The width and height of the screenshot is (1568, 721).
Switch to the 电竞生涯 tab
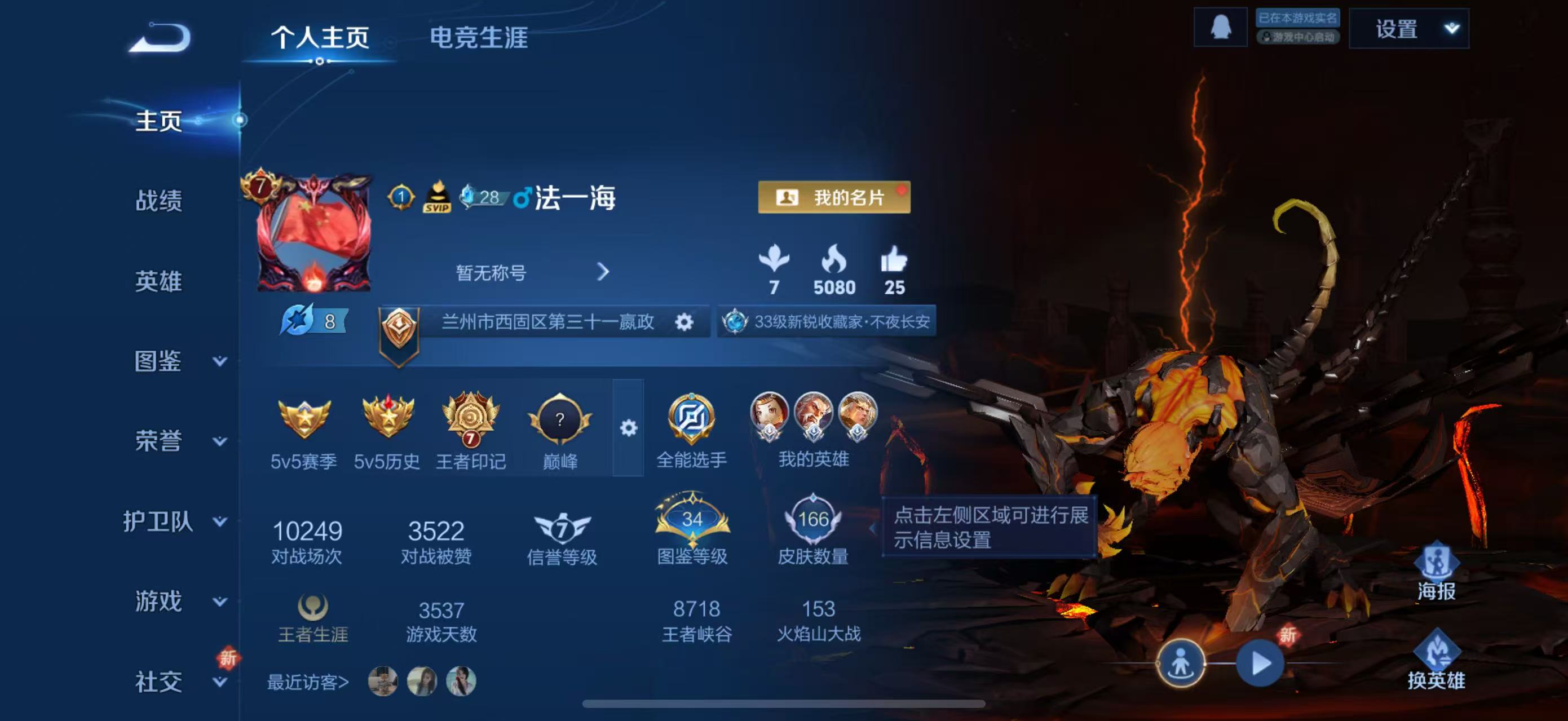[x=480, y=38]
